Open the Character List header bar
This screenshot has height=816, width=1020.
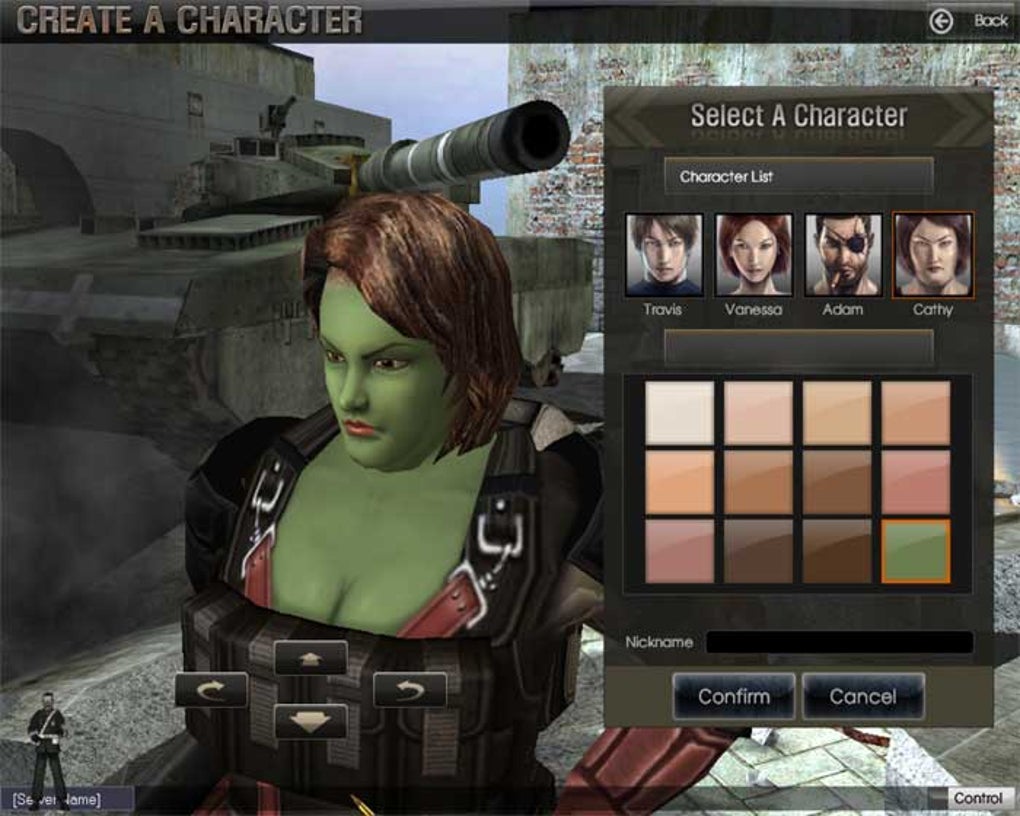click(x=798, y=176)
